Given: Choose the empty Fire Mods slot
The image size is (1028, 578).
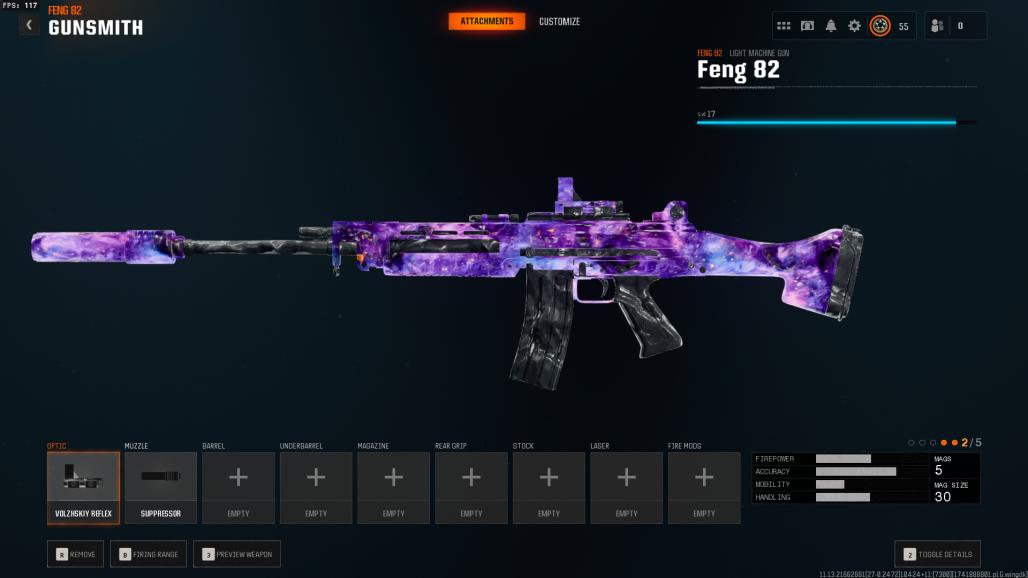Looking at the screenshot, I should point(704,488).
